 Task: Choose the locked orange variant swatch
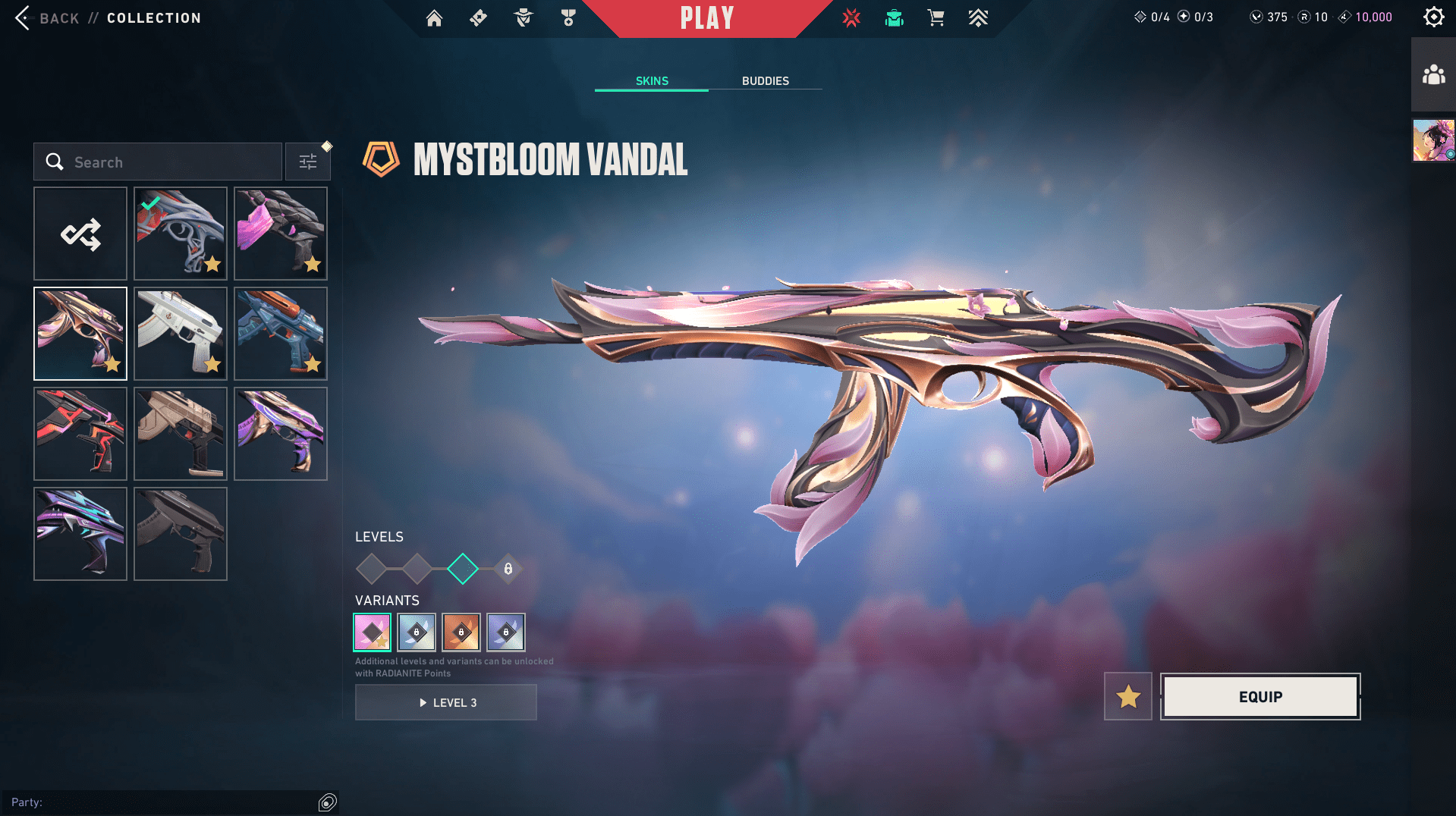(461, 632)
